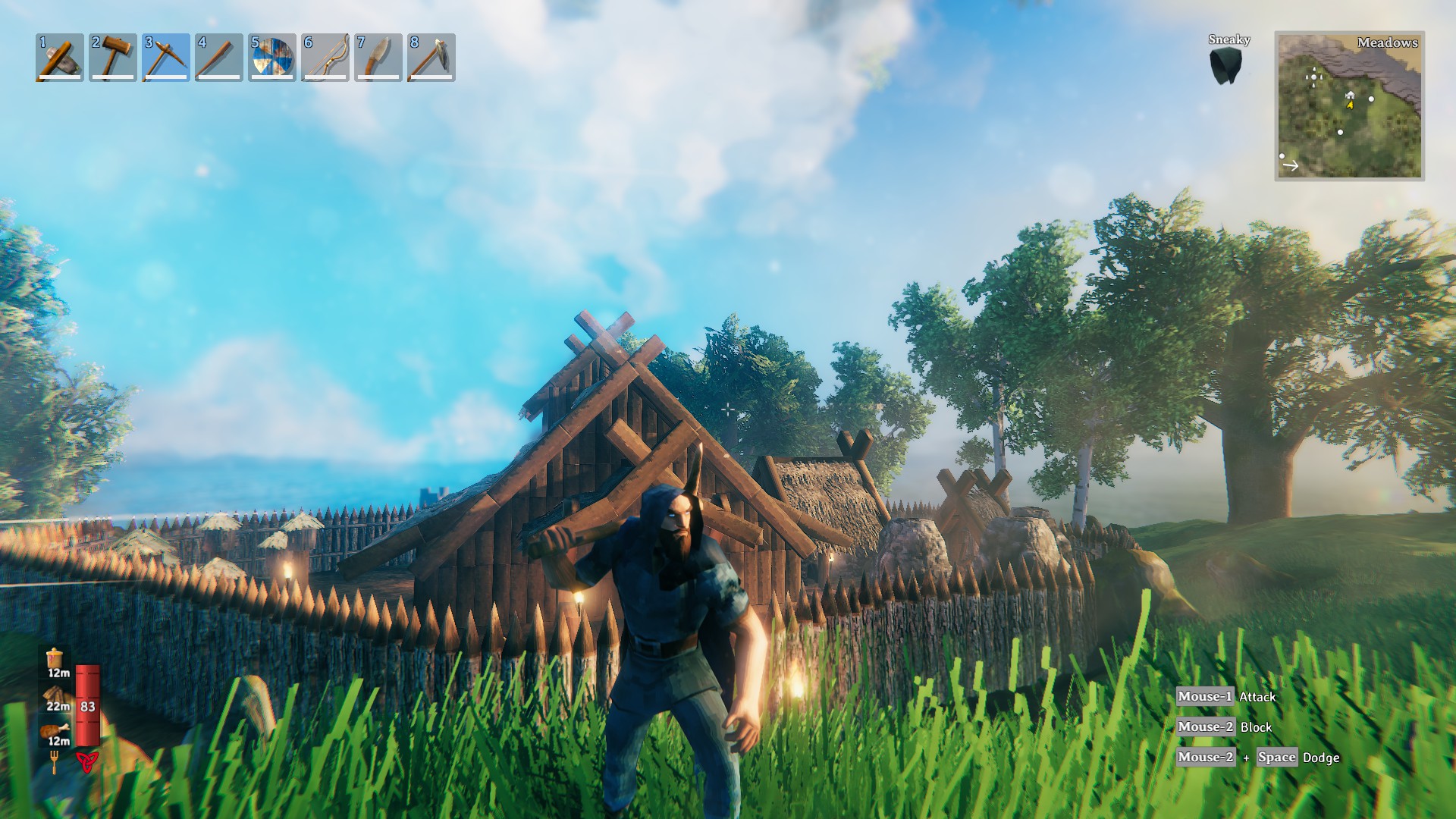Select the flint knife in slot 7
This screenshot has width=1456, height=819.
pos(378,58)
